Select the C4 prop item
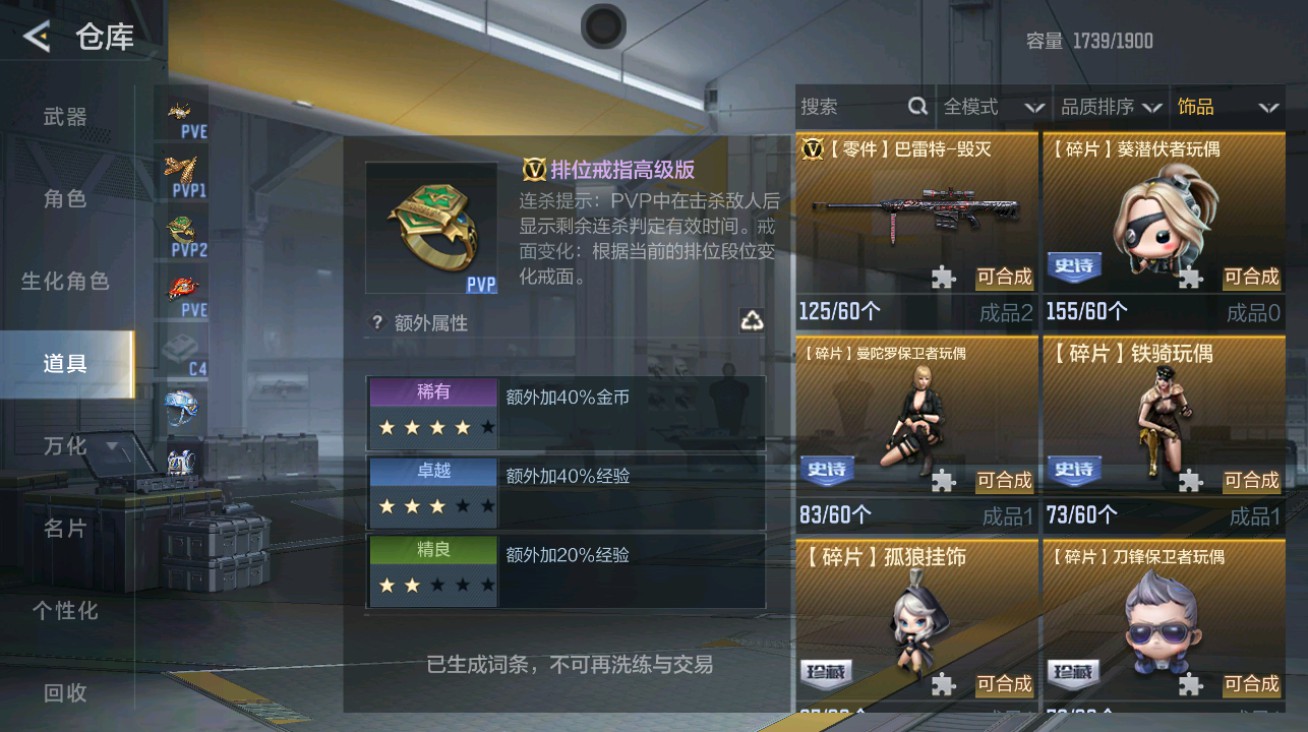The height and width of the screenshot is (732, 1308). 182,350
